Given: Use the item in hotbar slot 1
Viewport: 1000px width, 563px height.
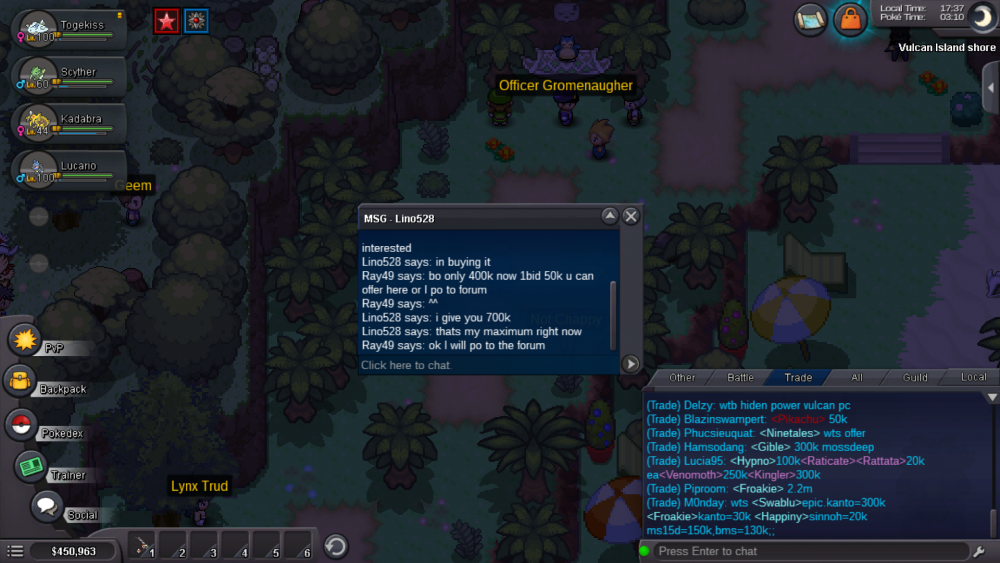Looking at the screenshot, I should 144,546.
